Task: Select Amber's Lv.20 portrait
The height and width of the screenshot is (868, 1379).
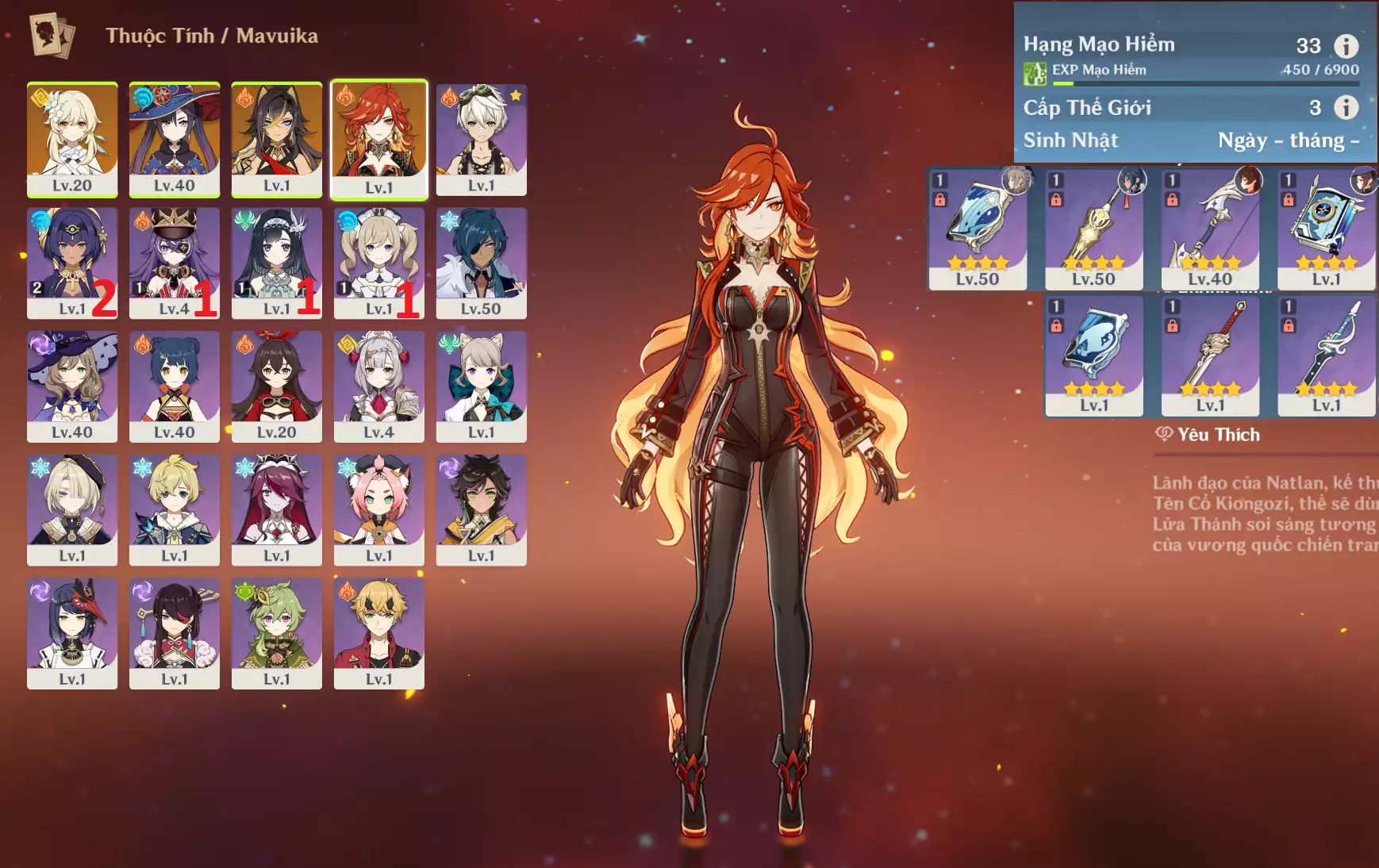Action: point(277,386)
